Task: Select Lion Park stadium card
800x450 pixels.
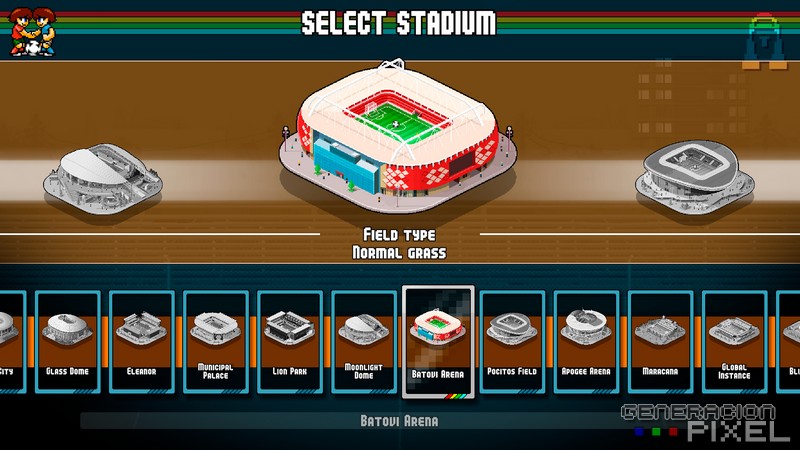Action: 290,338
